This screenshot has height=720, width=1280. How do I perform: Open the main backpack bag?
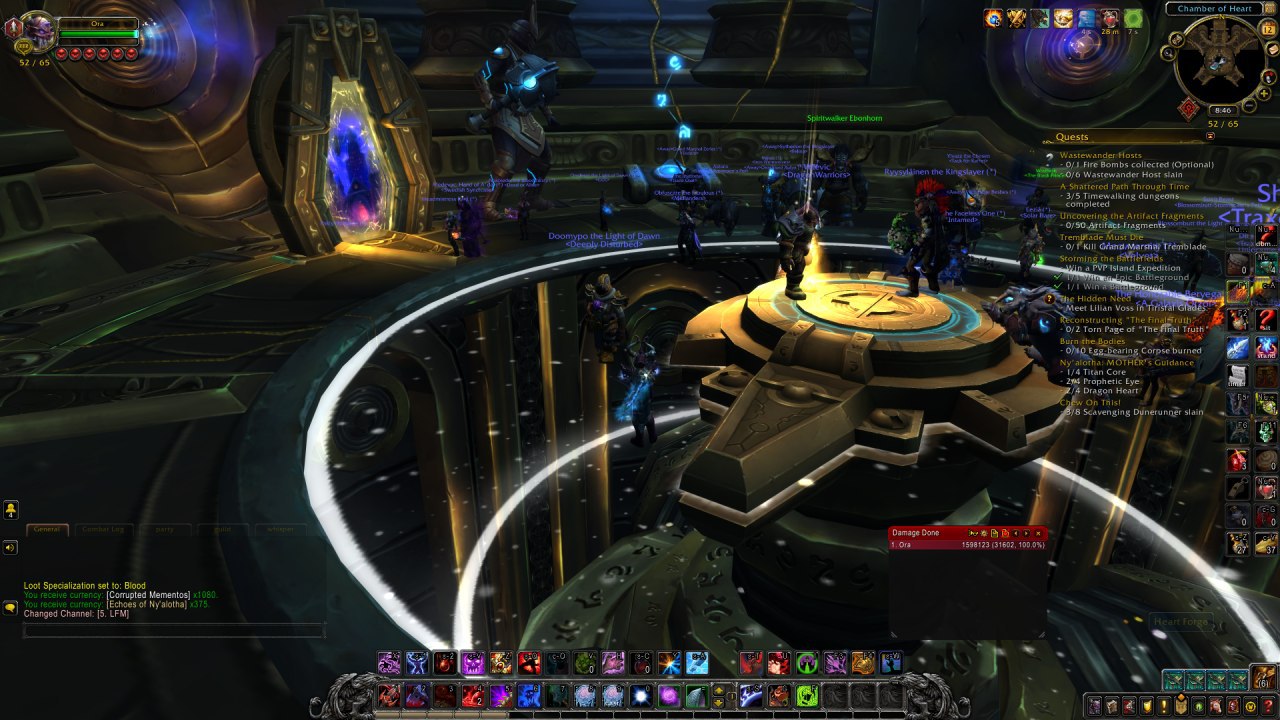pyautogui.click(x=1265, y=678)
